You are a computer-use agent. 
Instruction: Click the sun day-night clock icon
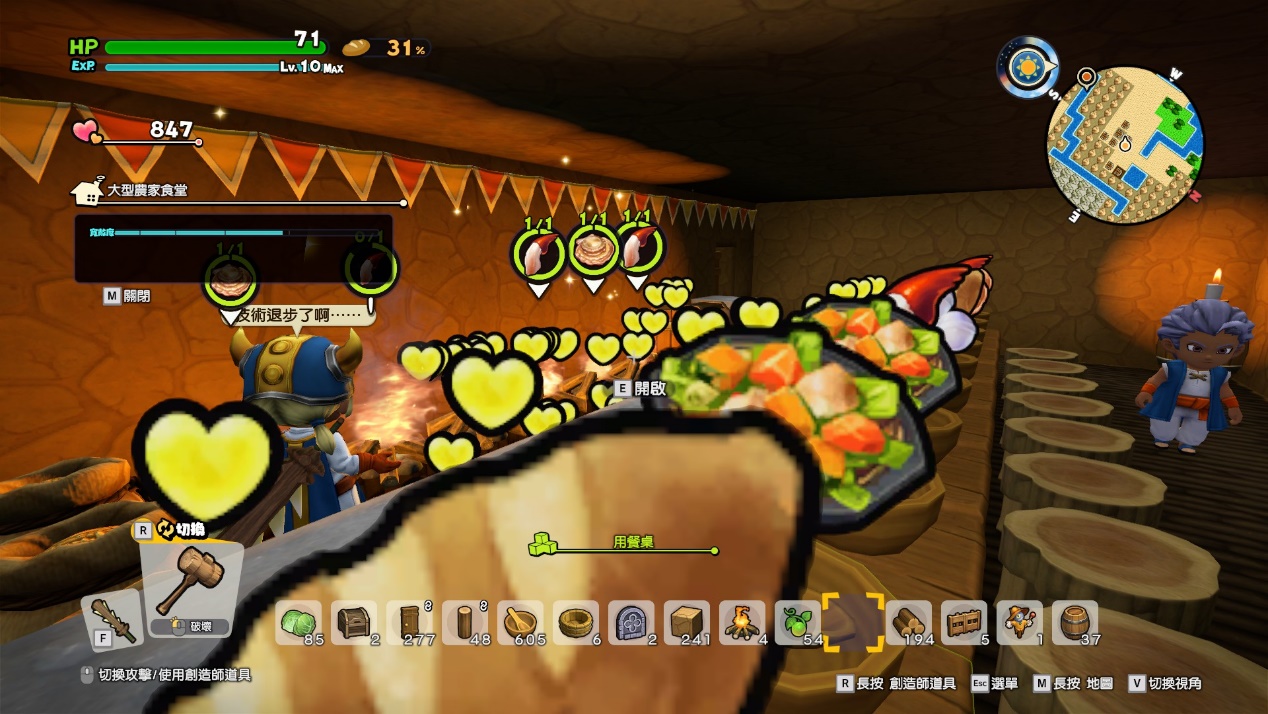[1027, 67]
